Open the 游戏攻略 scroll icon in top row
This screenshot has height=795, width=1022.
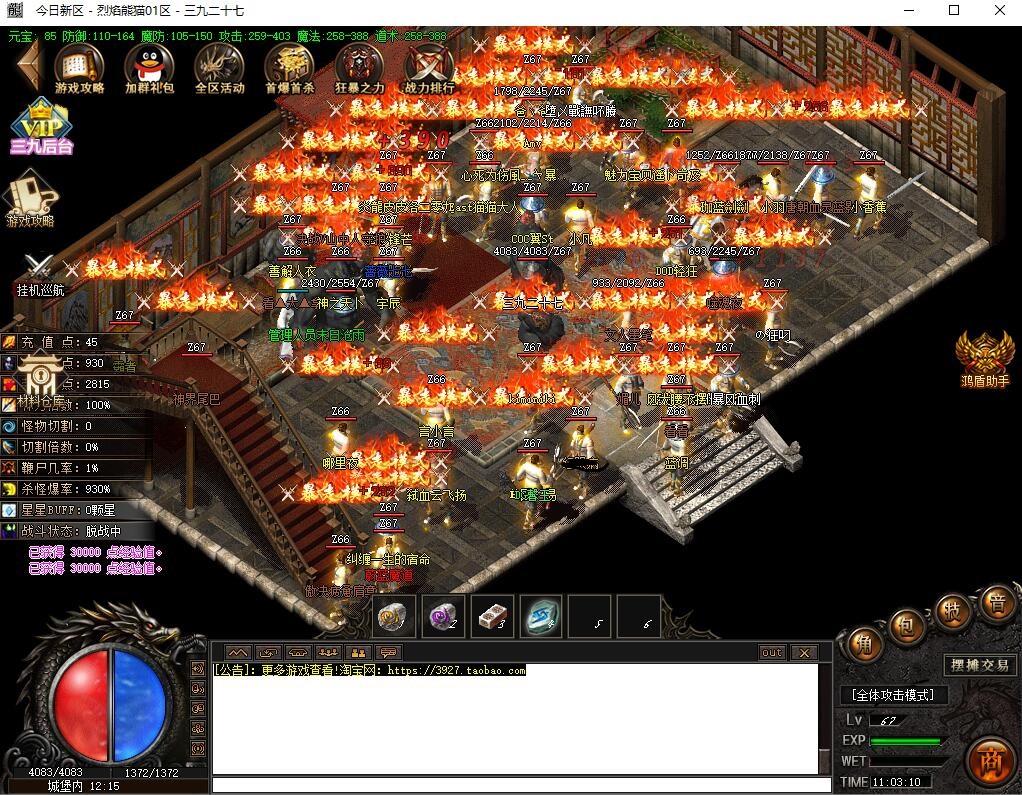[x=79, y=67]
